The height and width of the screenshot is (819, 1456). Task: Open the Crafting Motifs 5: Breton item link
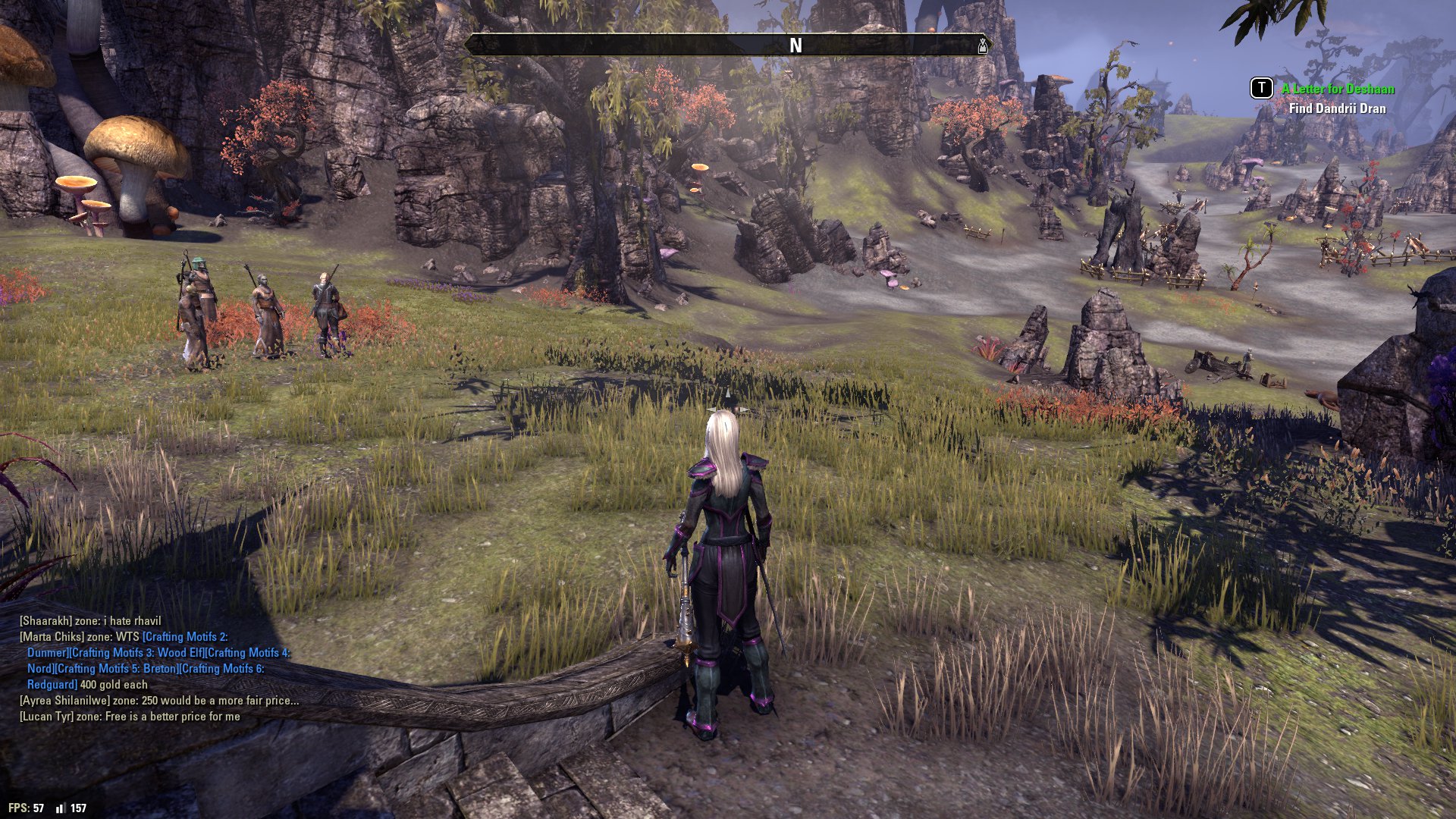coord(116,669)
